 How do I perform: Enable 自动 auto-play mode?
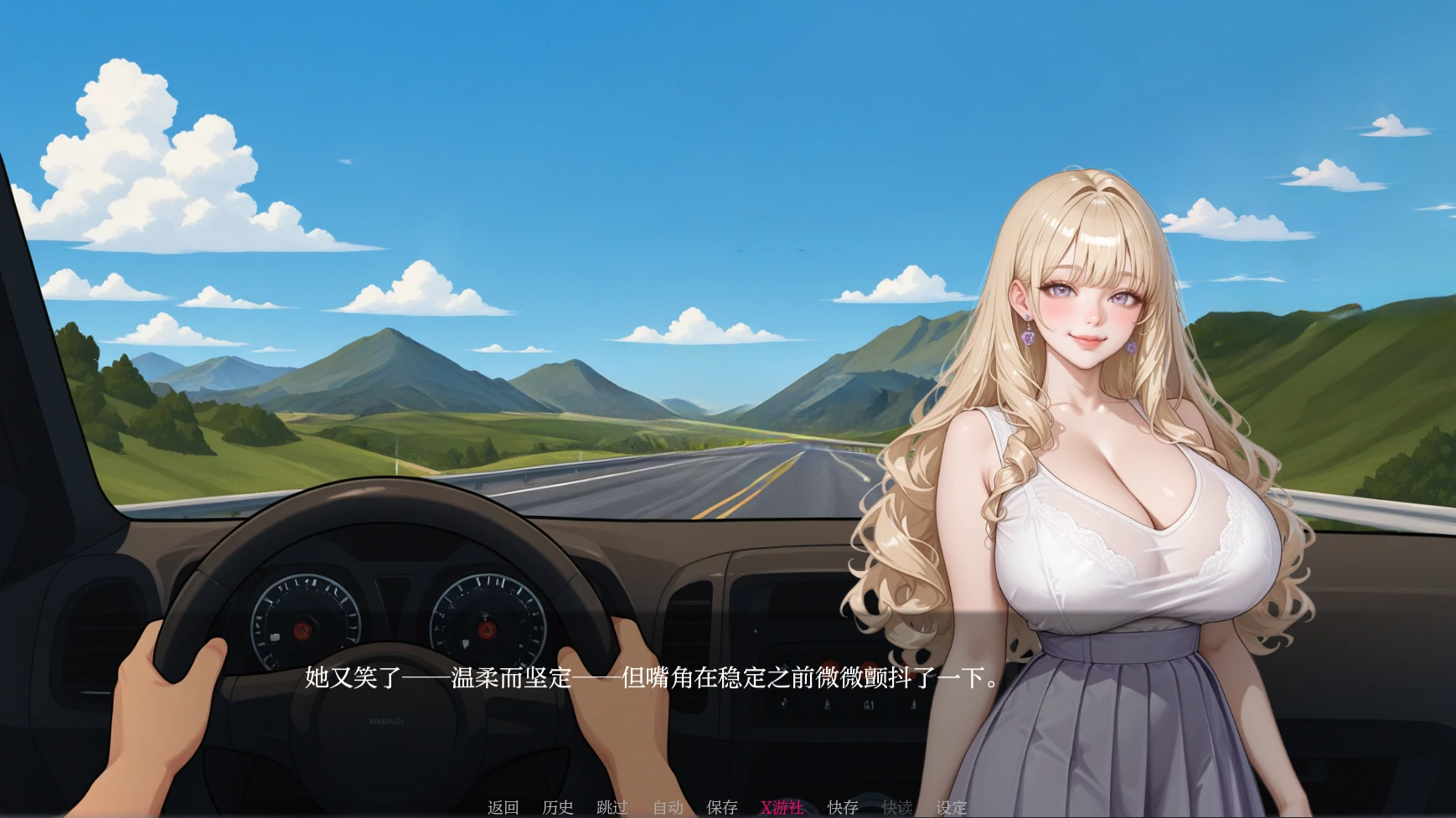point(668,807)
